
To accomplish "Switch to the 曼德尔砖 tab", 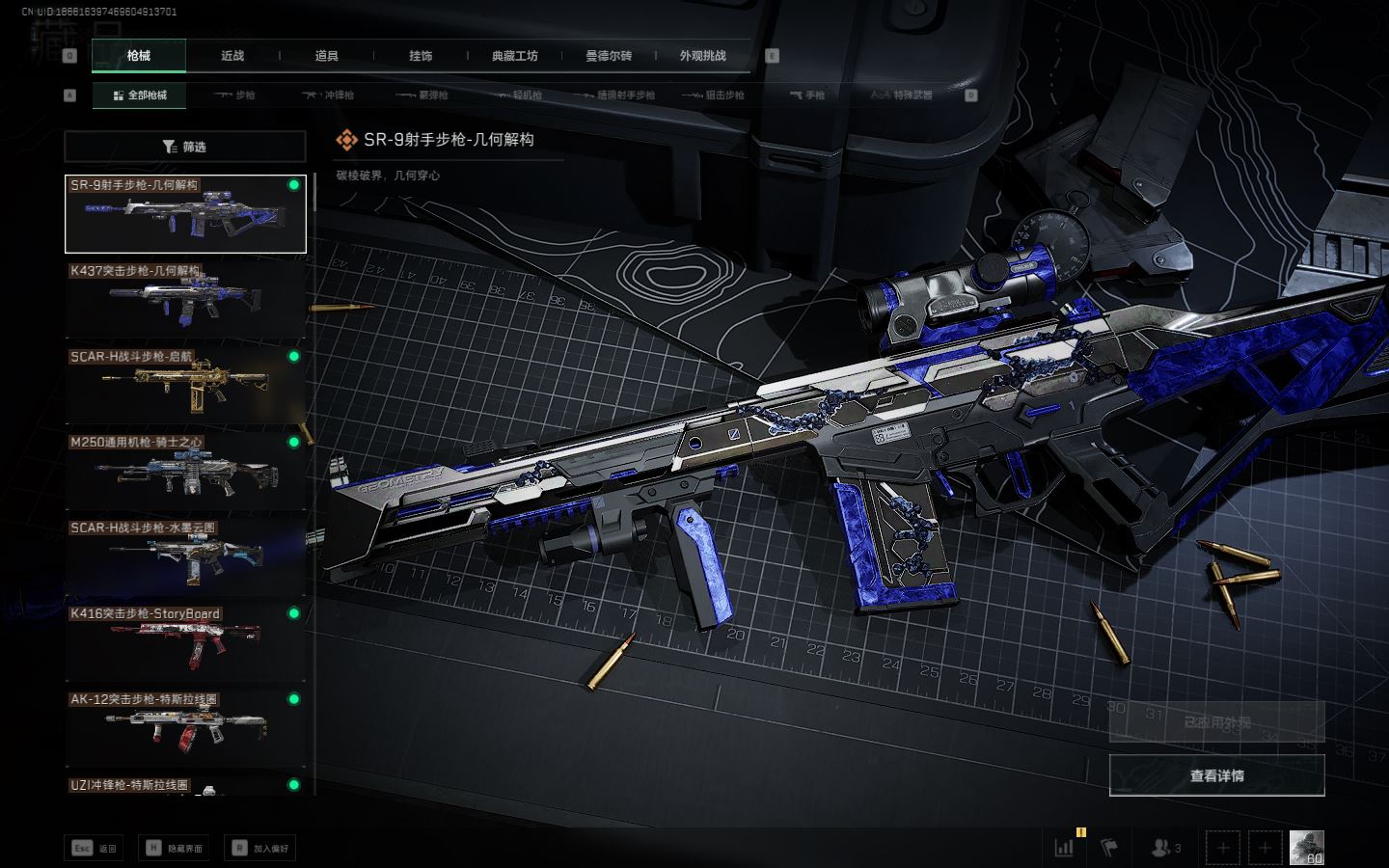I will coord(609,56).
